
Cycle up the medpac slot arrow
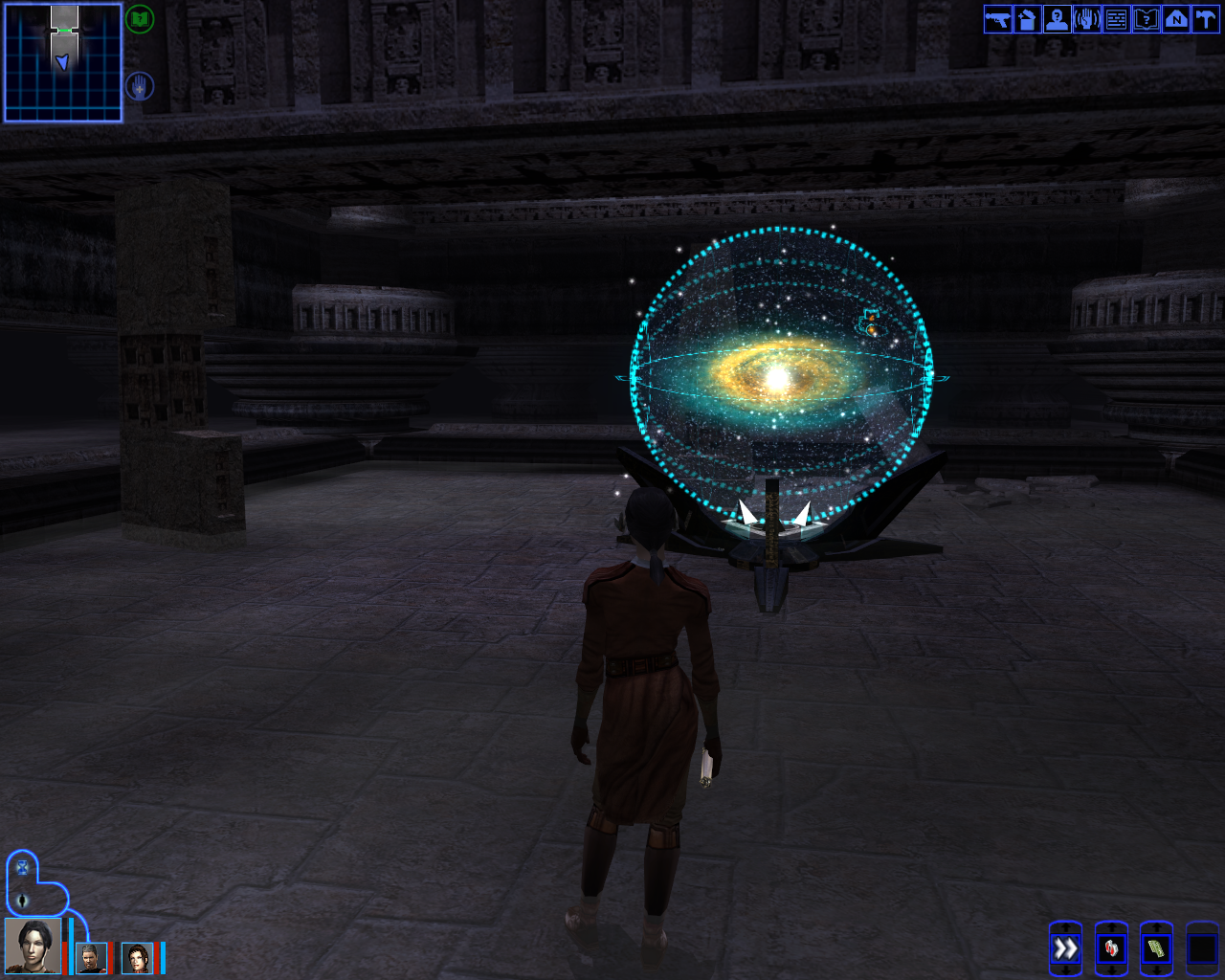(1114, 926)
